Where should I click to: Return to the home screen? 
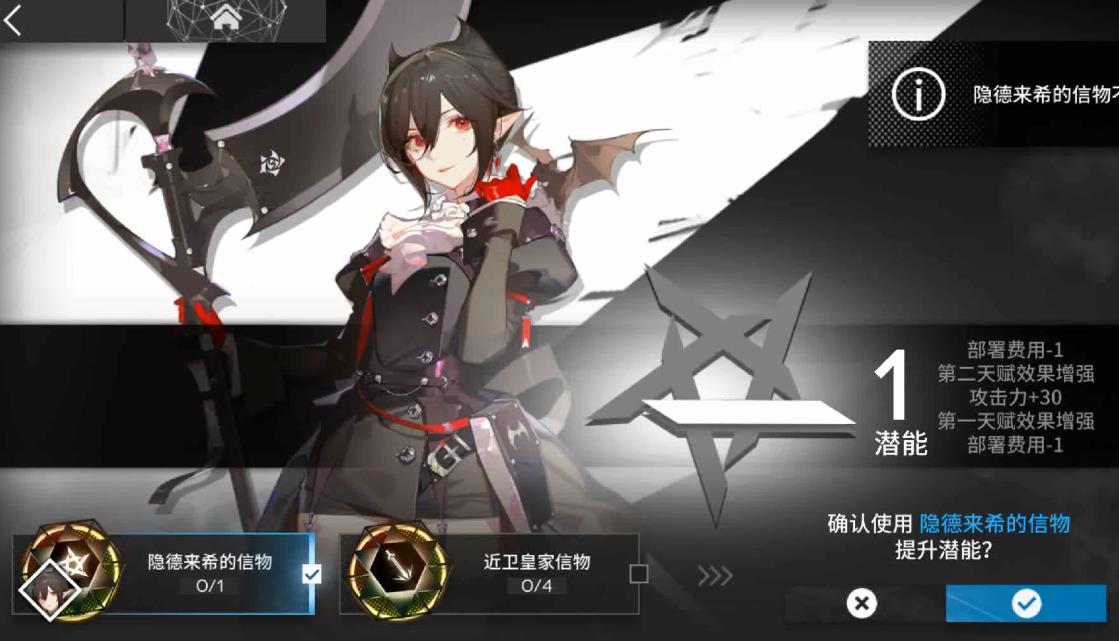coord(225,19)
